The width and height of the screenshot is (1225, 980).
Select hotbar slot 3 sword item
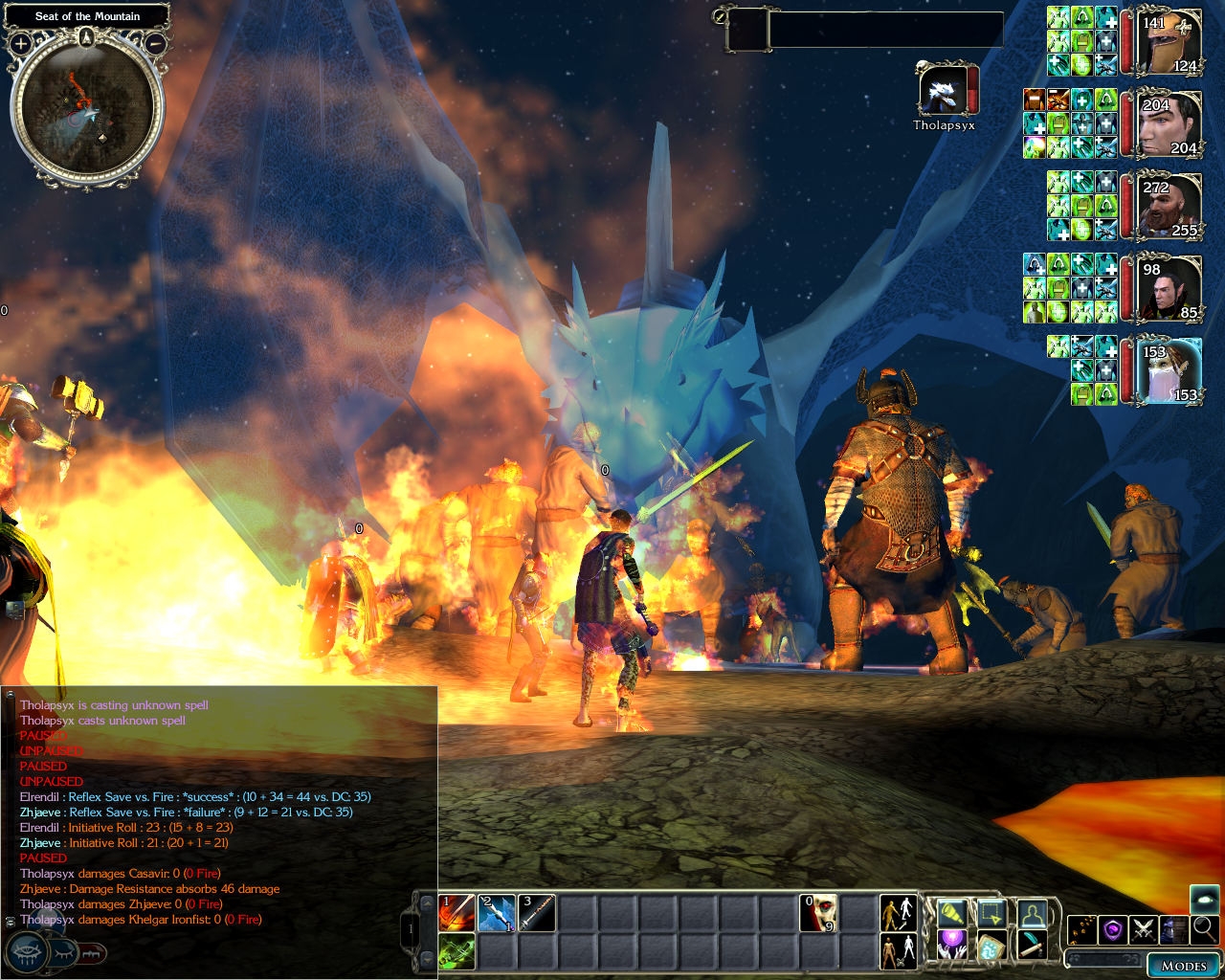click(538, 913)
